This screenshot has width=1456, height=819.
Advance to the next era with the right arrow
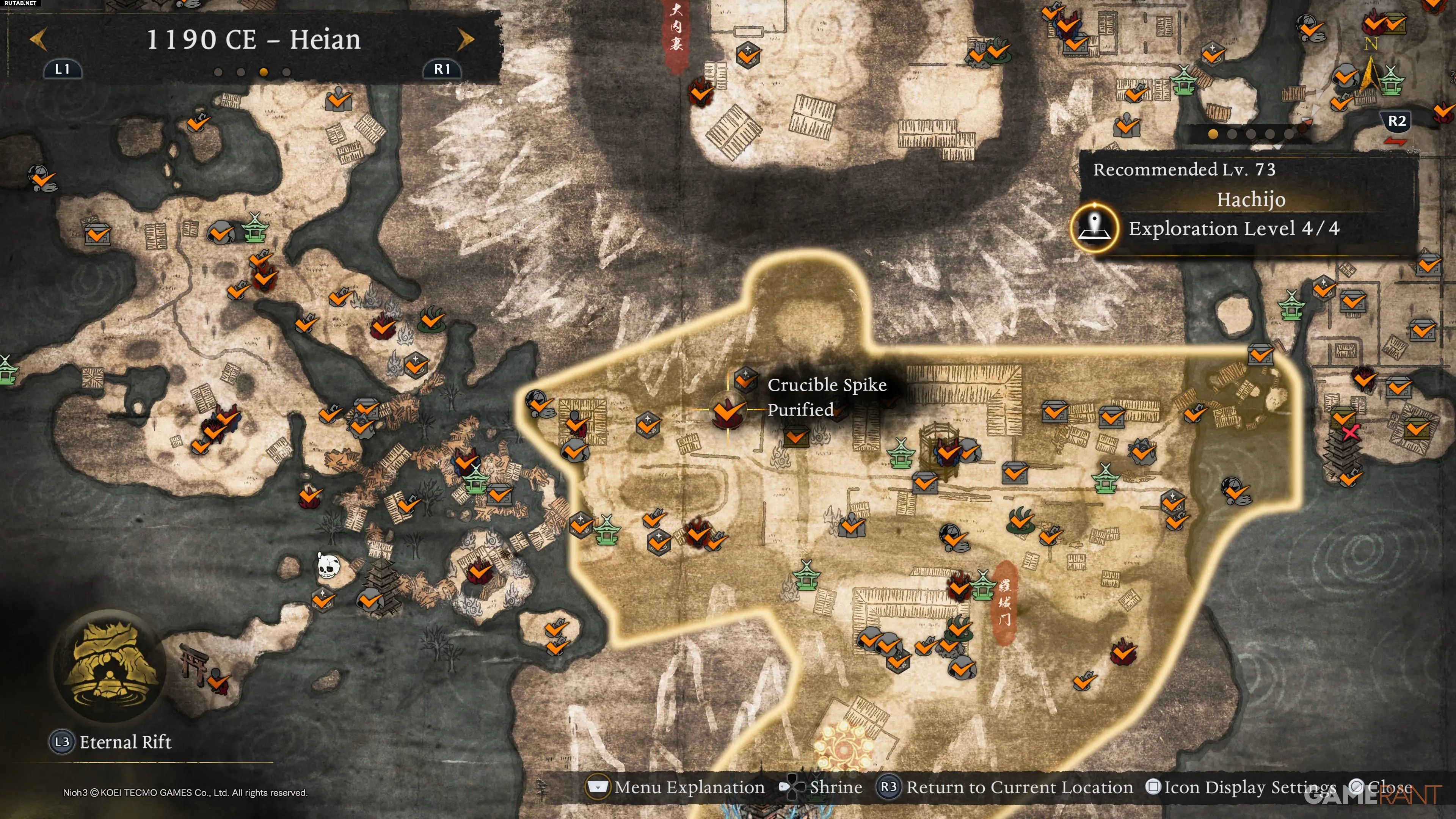click(465, 39)
